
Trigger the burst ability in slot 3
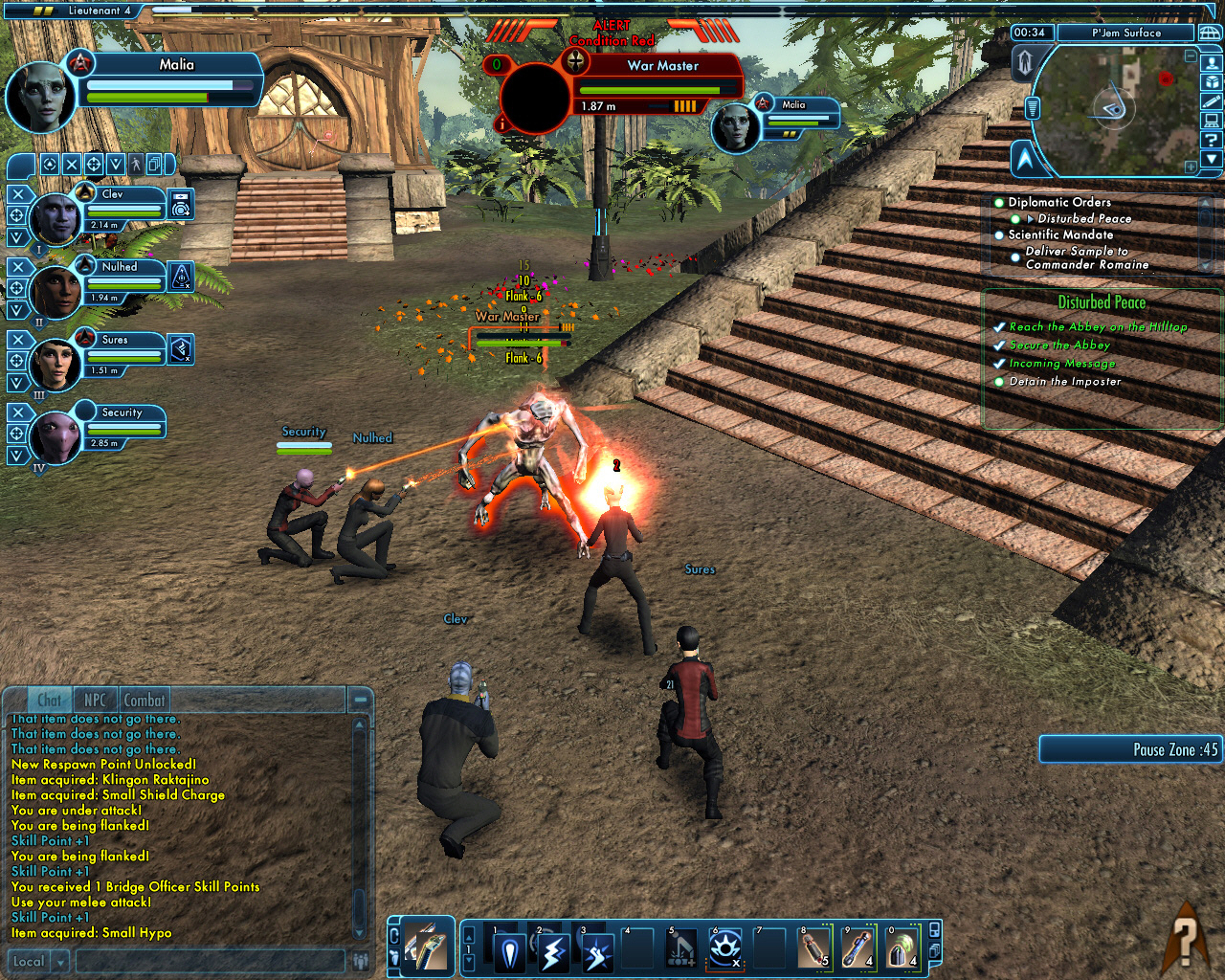point(597,951)
